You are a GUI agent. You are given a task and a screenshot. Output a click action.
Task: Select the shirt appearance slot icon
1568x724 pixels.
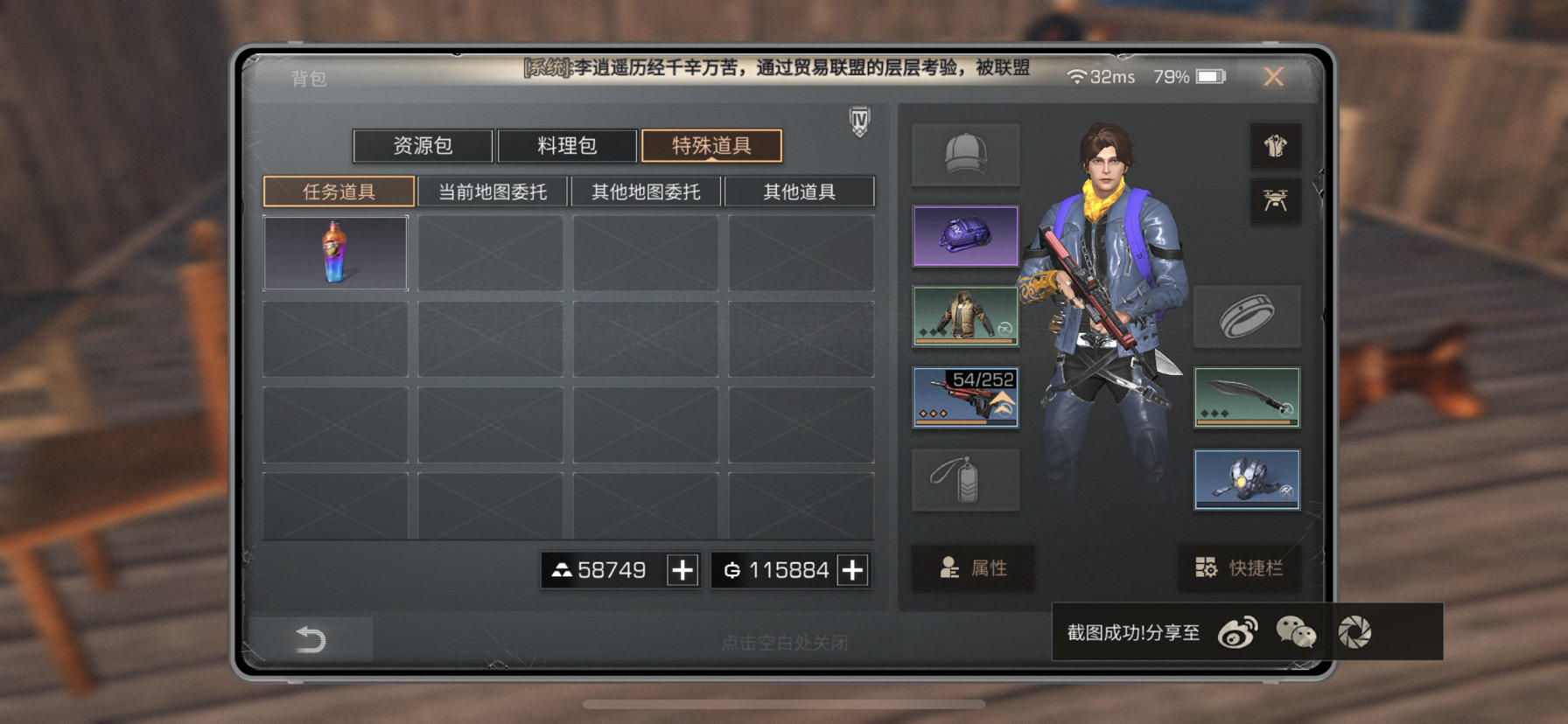click(1275, 145)
